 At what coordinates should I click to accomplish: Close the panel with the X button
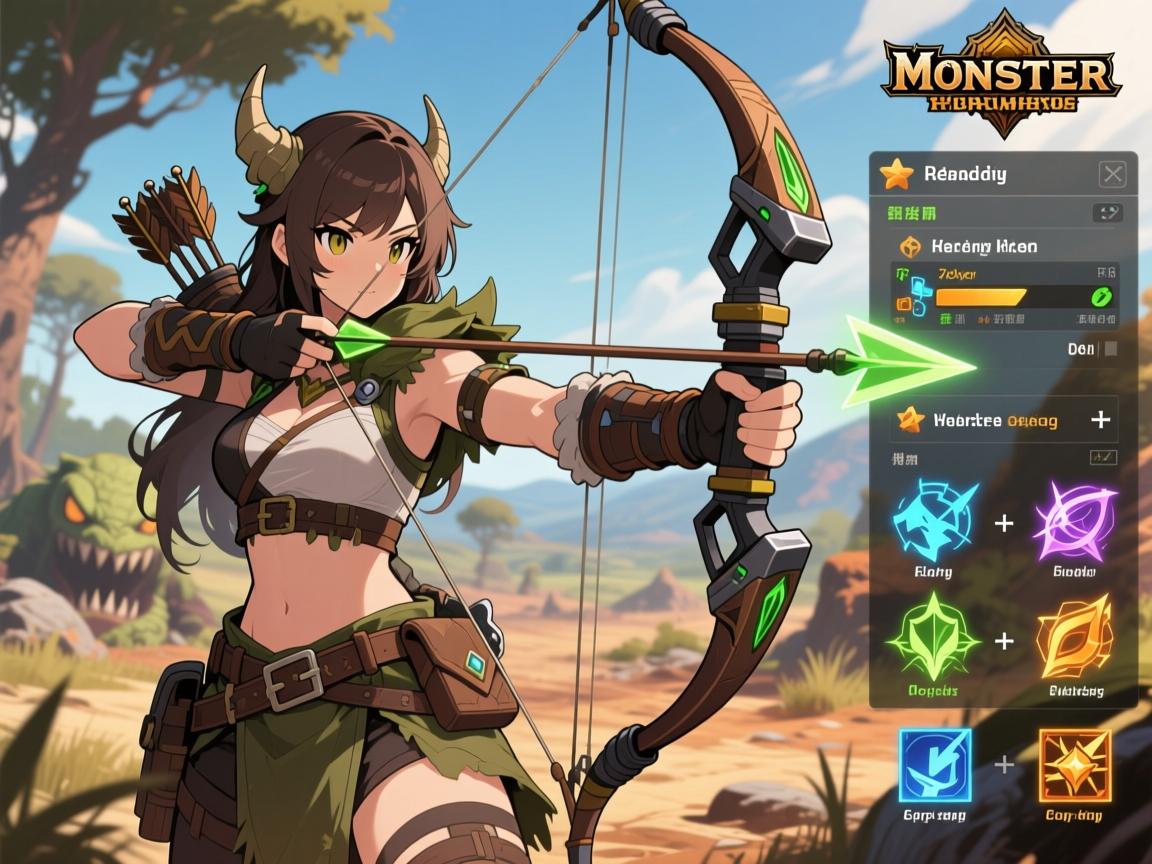tap(1112, 174)
